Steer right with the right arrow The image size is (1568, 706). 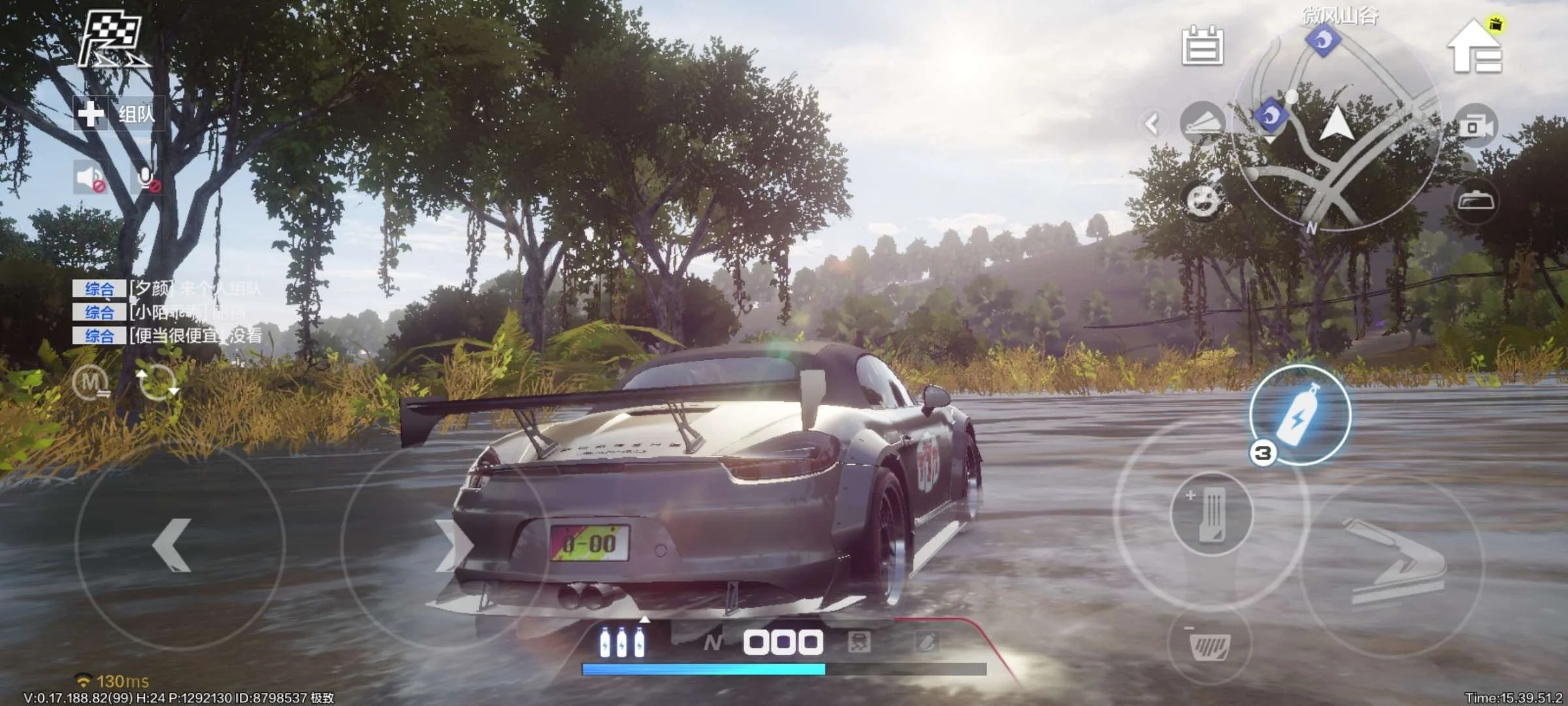451,546
